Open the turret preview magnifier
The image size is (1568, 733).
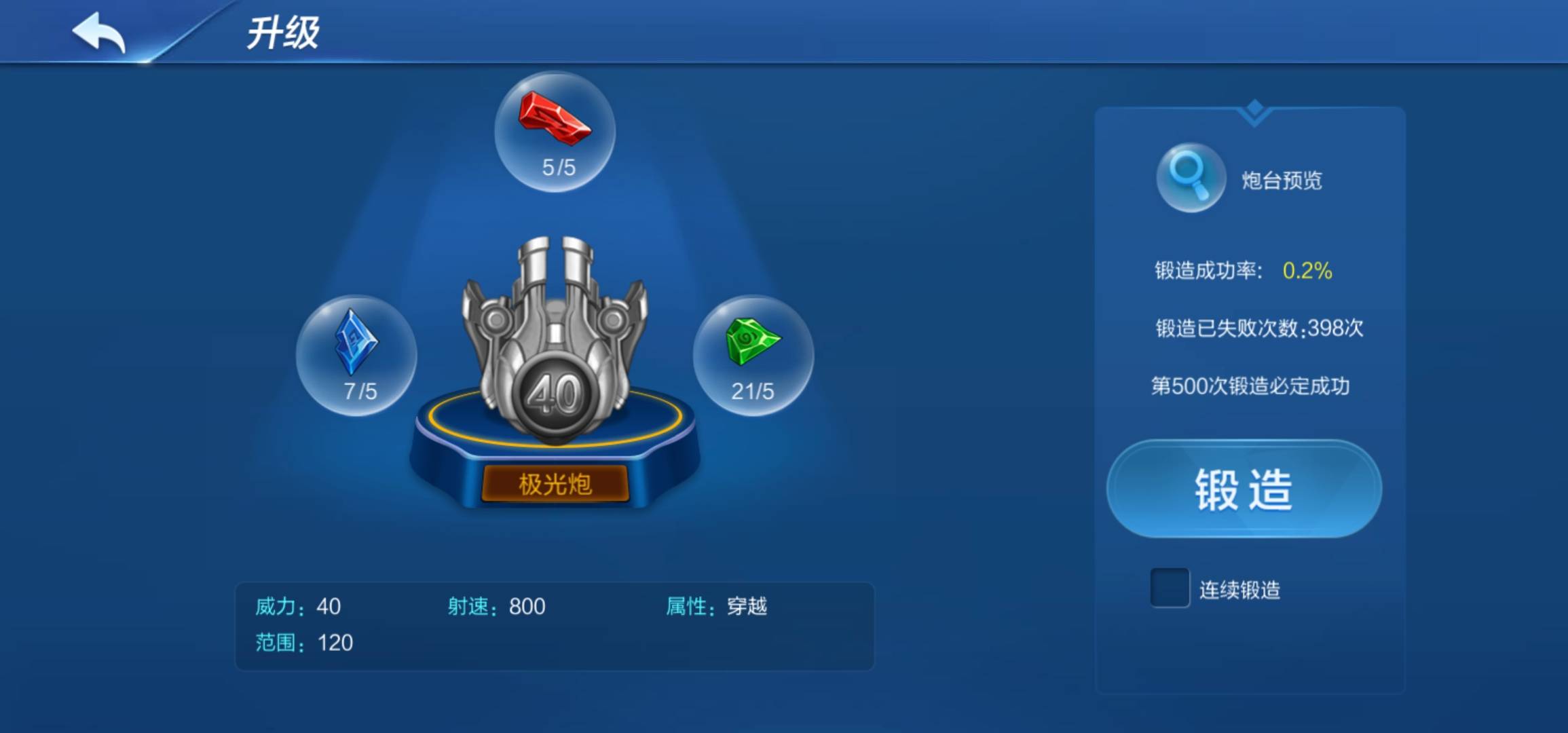[1189, 178]
